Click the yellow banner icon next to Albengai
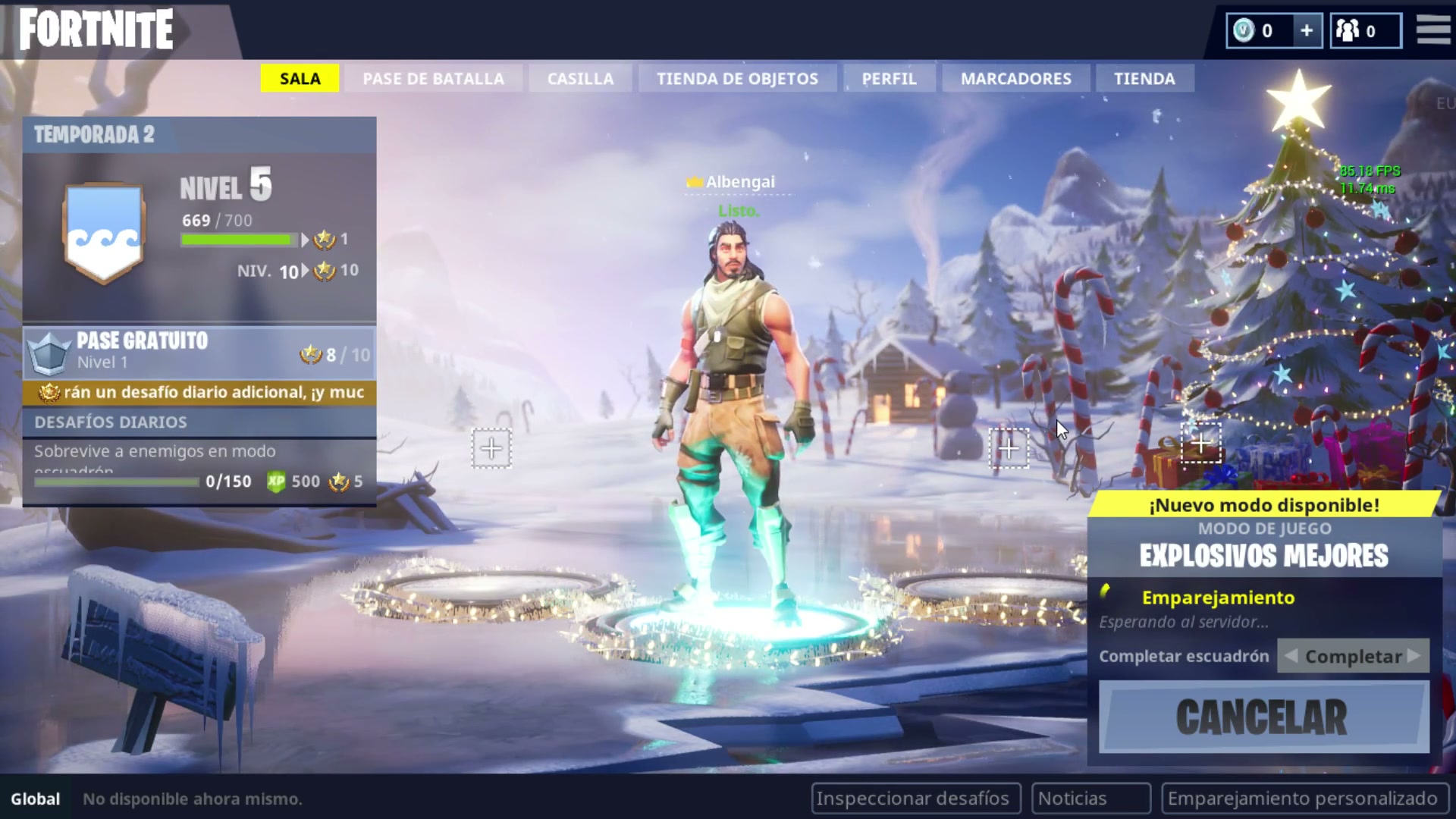 pyautogui.click(x=694, y=182)
